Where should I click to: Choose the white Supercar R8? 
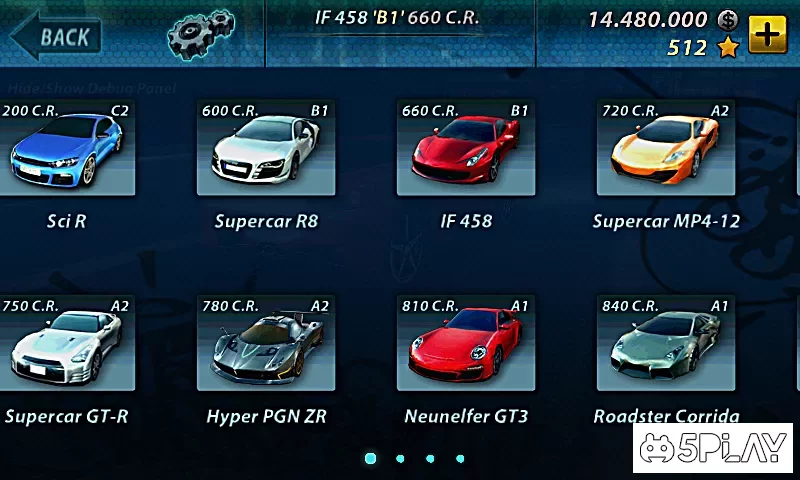[265, 148]
